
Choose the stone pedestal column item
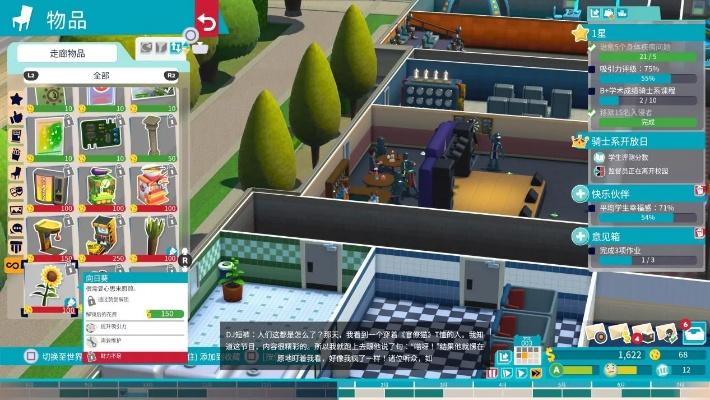[151, 136]
